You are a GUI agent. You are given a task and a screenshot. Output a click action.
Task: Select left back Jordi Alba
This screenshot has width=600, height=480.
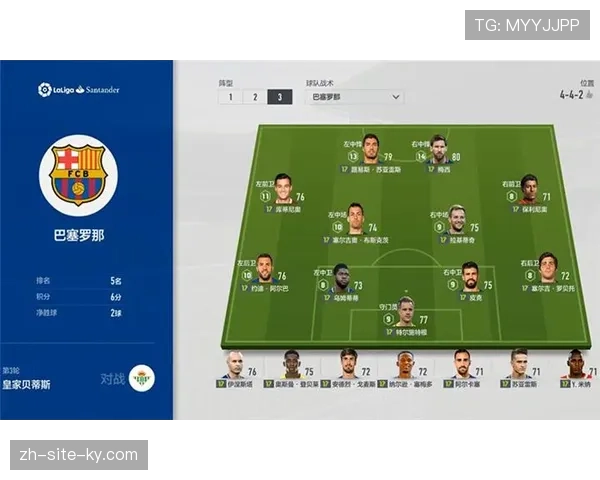(x=264, y=268)
